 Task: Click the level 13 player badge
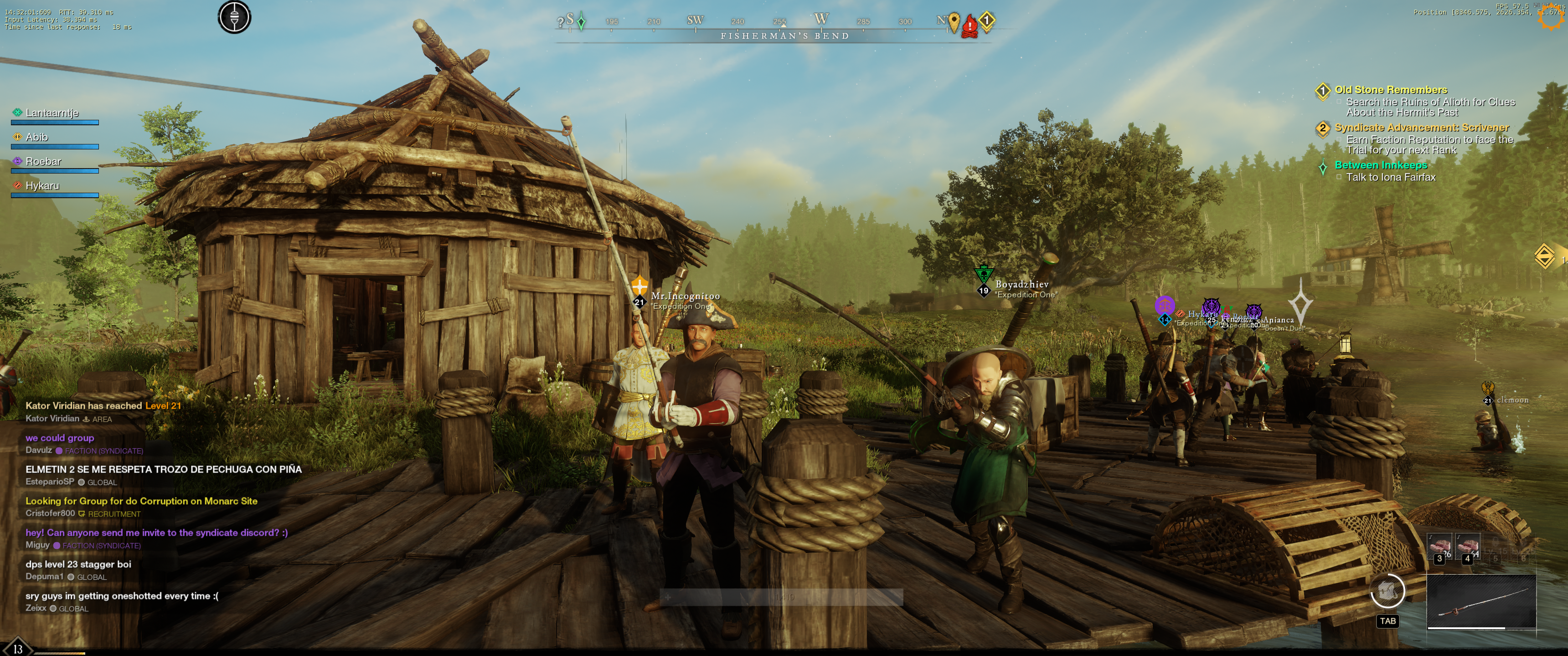[x=18, y=649]
